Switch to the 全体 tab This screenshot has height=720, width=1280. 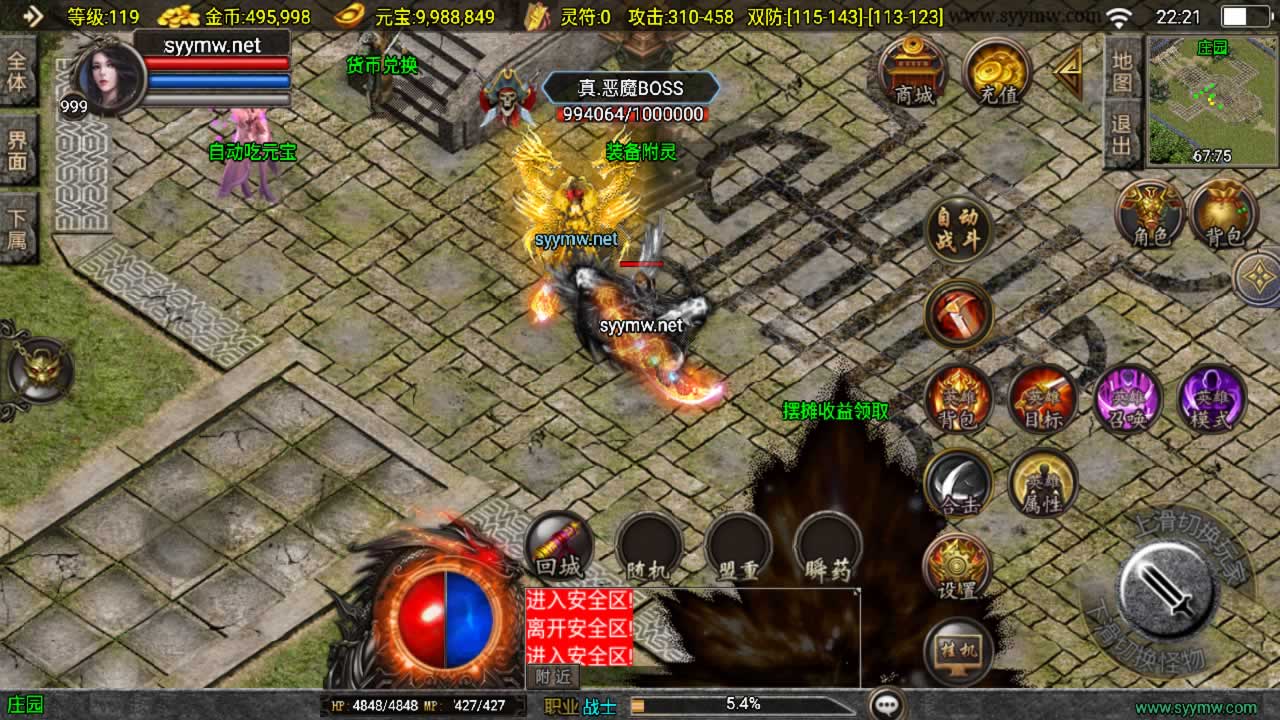point(18,72)
